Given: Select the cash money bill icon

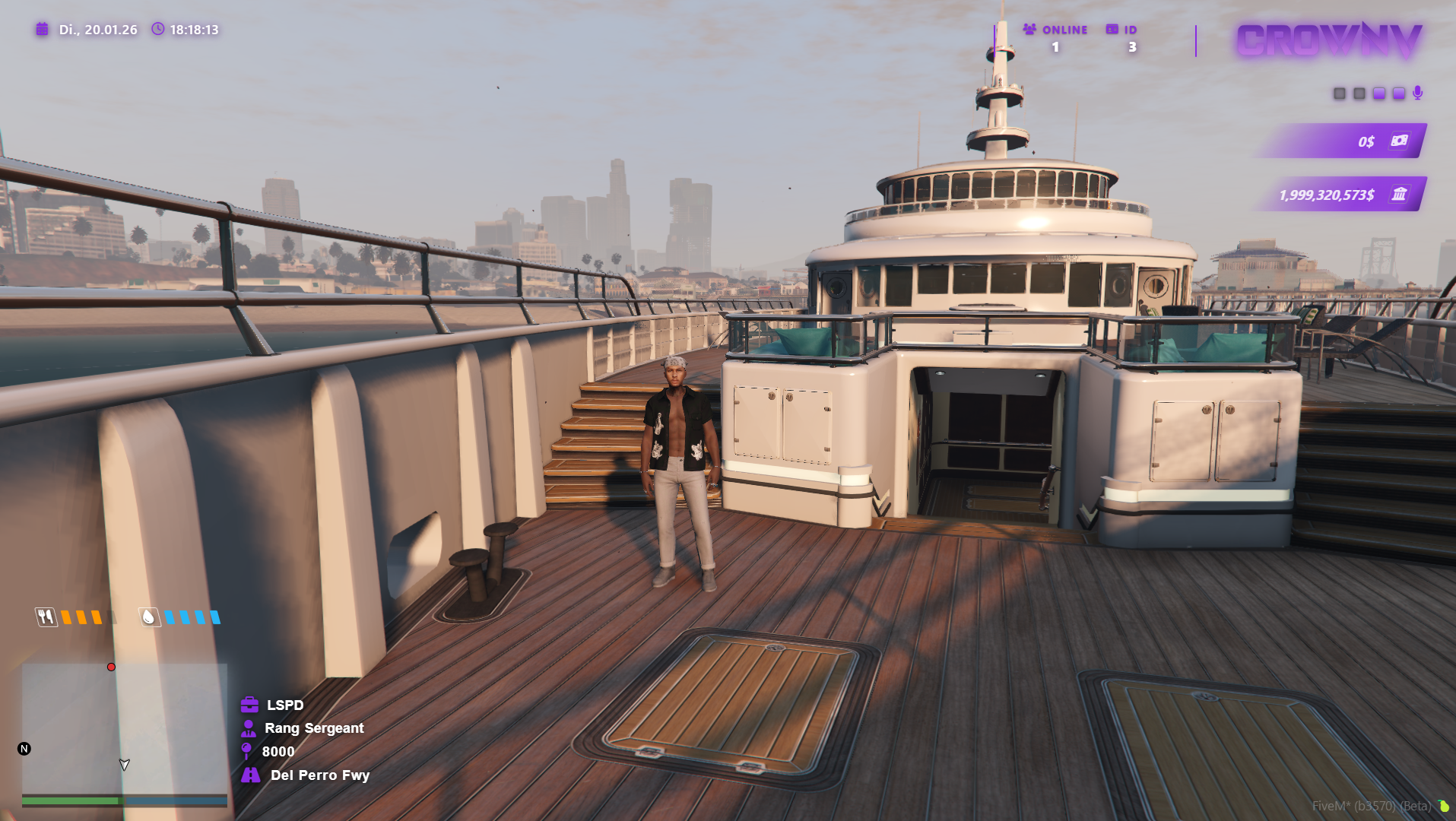Looking at the screenshot, I should tap(1400, 141).
